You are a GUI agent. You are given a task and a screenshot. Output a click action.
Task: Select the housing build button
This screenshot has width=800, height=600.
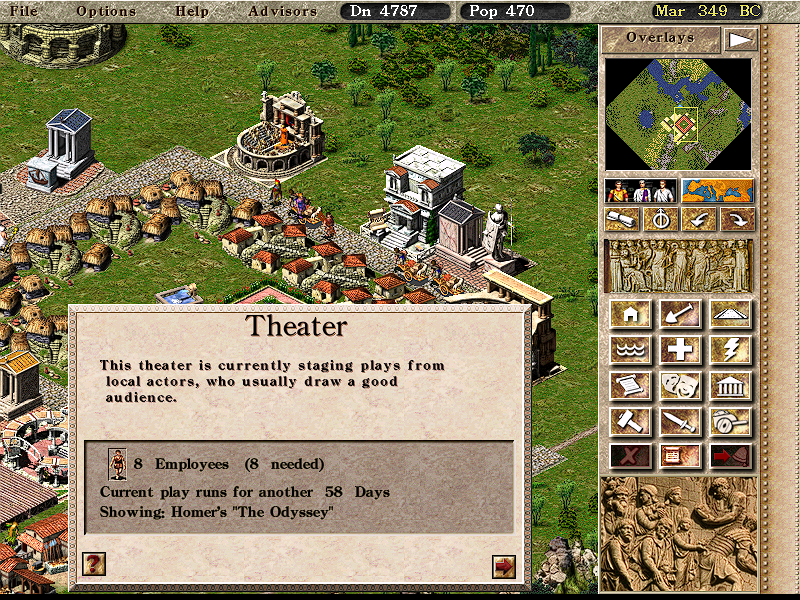(631, 314)
